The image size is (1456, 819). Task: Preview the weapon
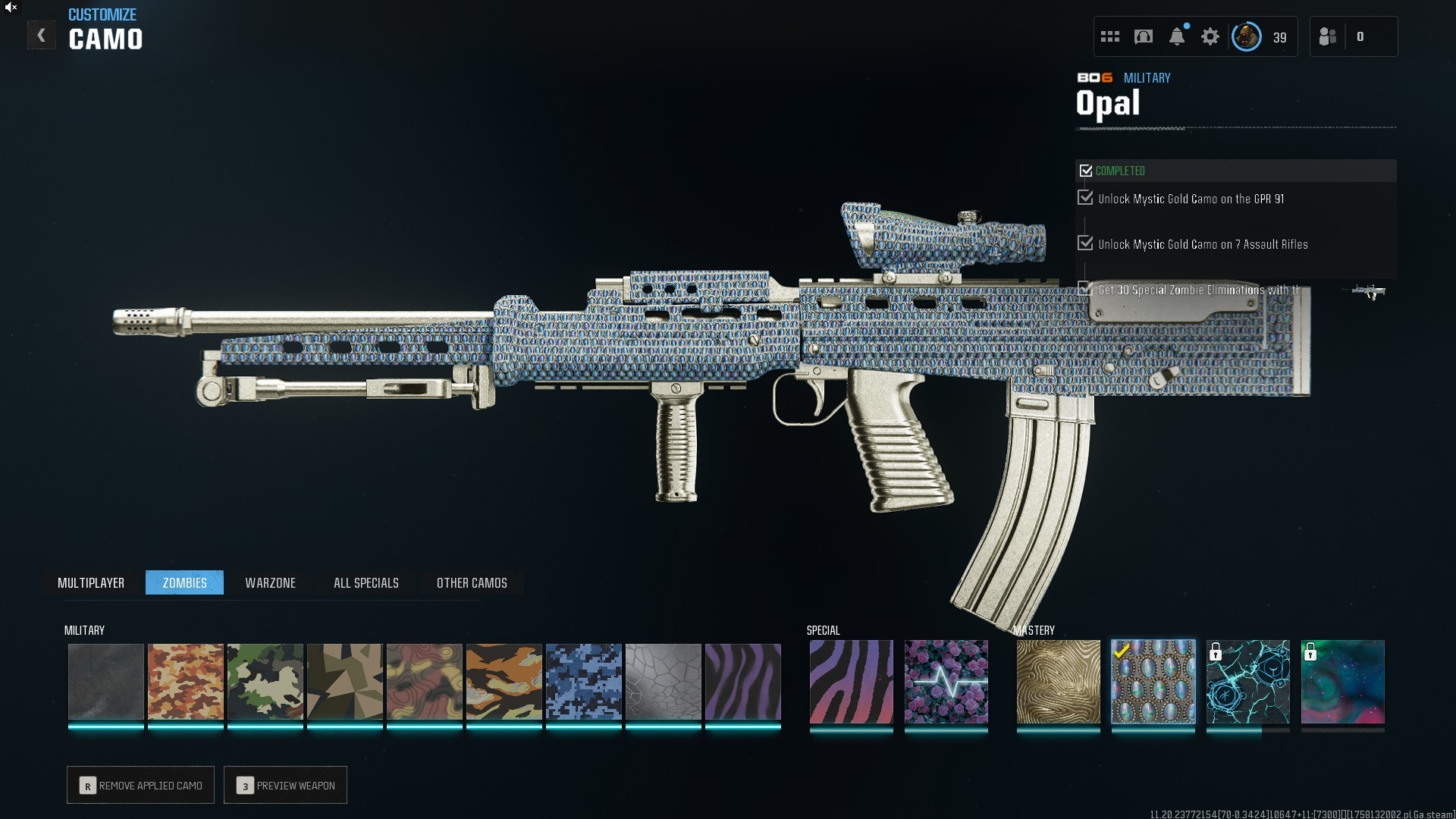pos(286,786)
